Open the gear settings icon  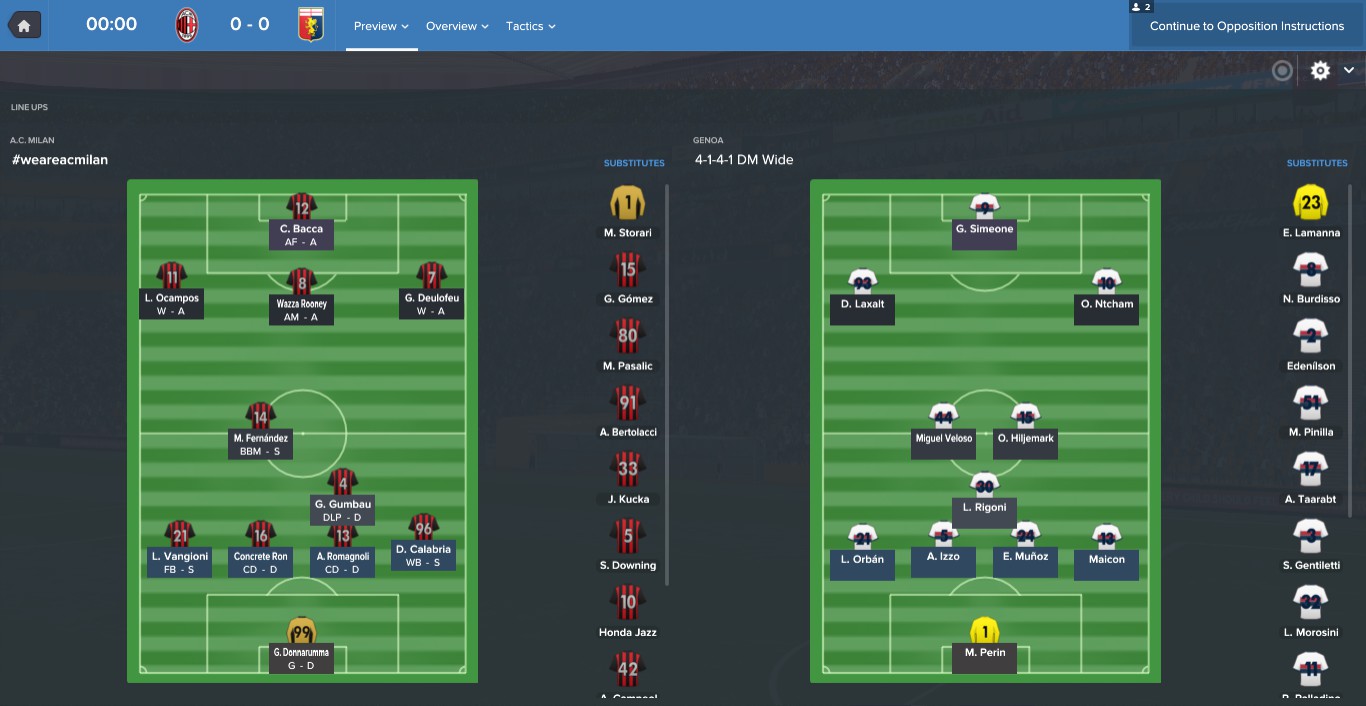[x=1320, y=70]
